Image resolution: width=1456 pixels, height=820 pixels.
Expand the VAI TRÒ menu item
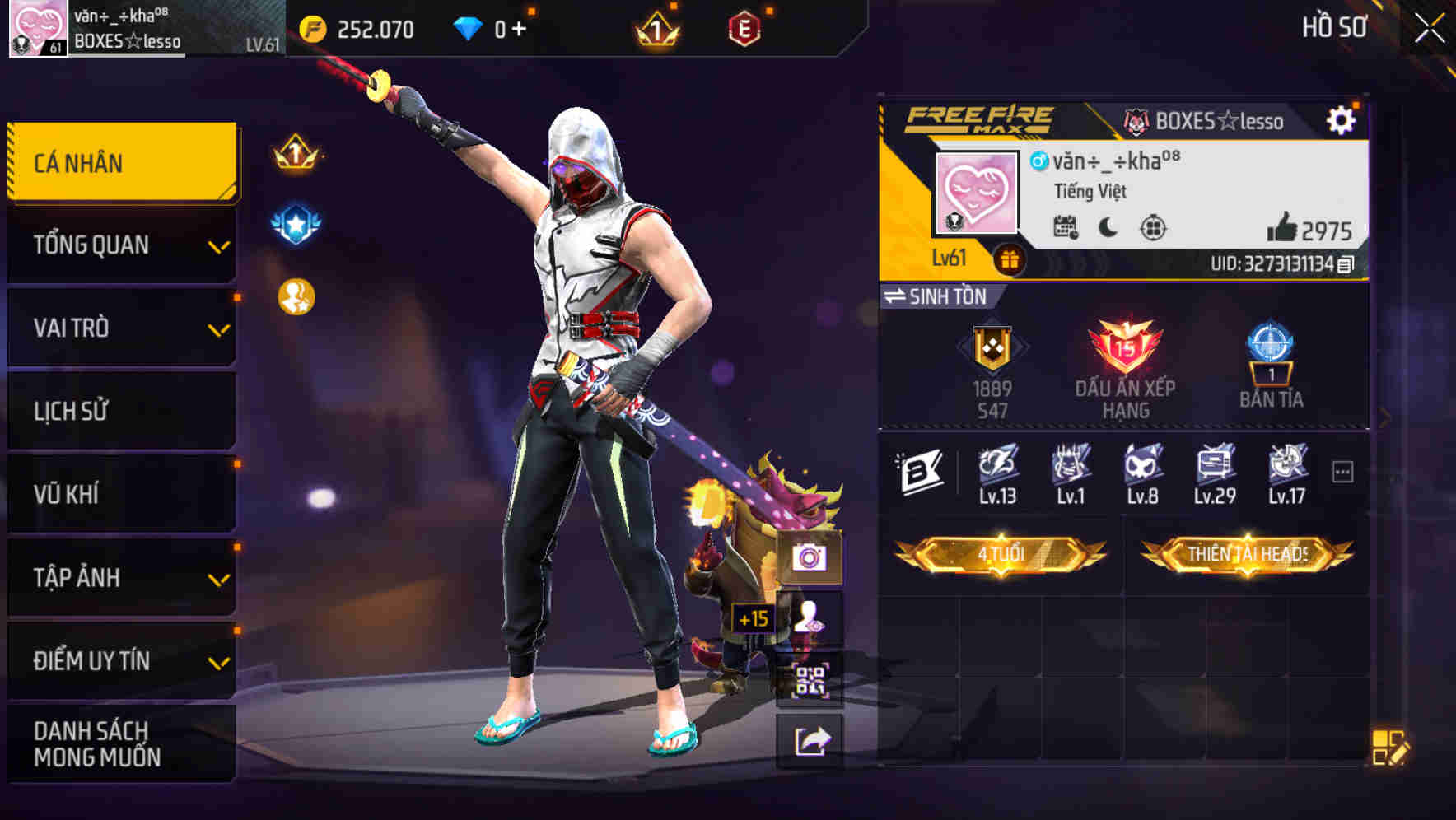click(x=120, y=328)
